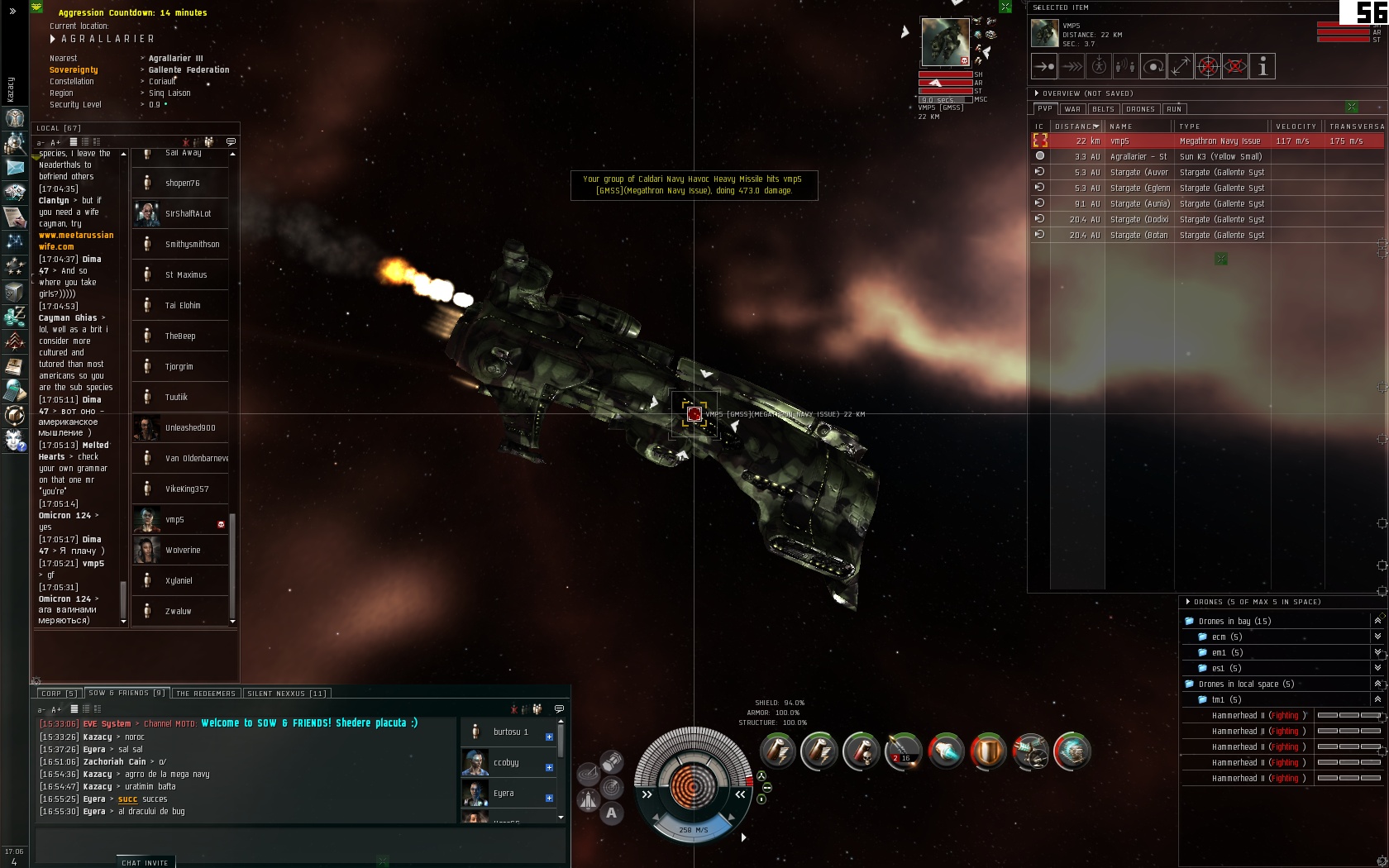Select the DRONES overview tab

tap(1140, 109)
